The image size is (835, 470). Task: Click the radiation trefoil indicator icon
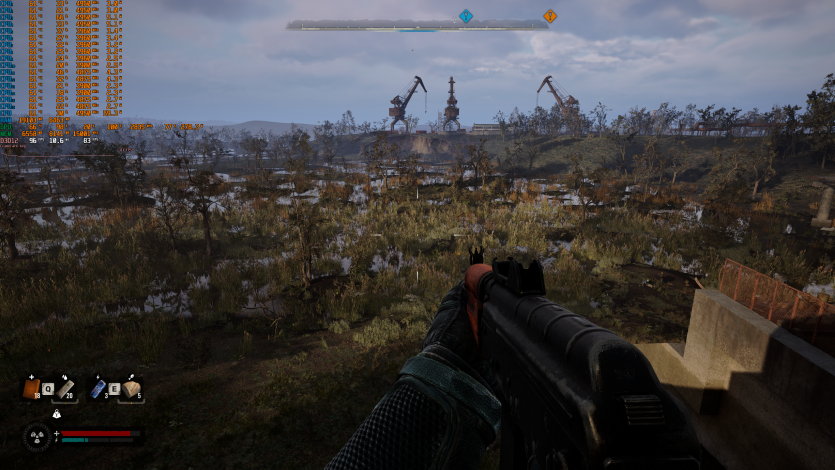[x=36, y=436]
